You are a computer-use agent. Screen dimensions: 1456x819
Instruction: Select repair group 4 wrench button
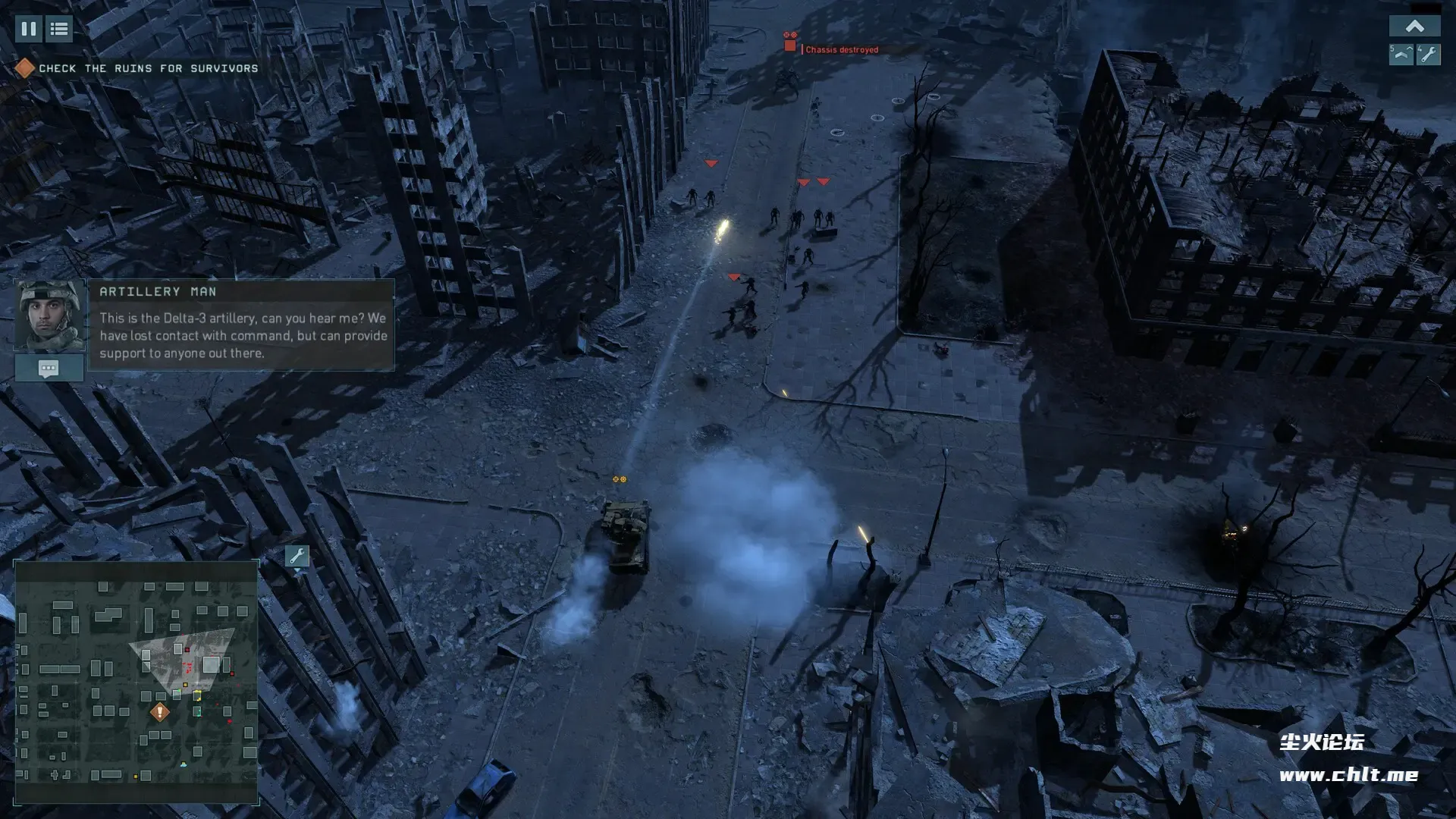point(1429,55)
